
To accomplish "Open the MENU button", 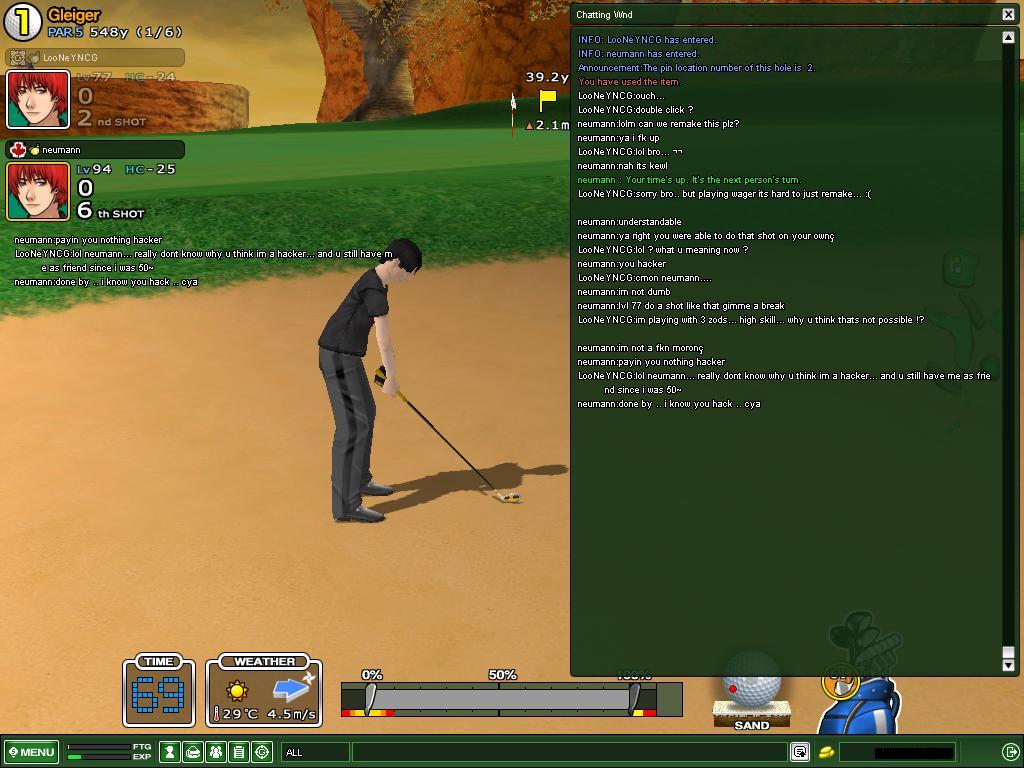I will (31, 752).
